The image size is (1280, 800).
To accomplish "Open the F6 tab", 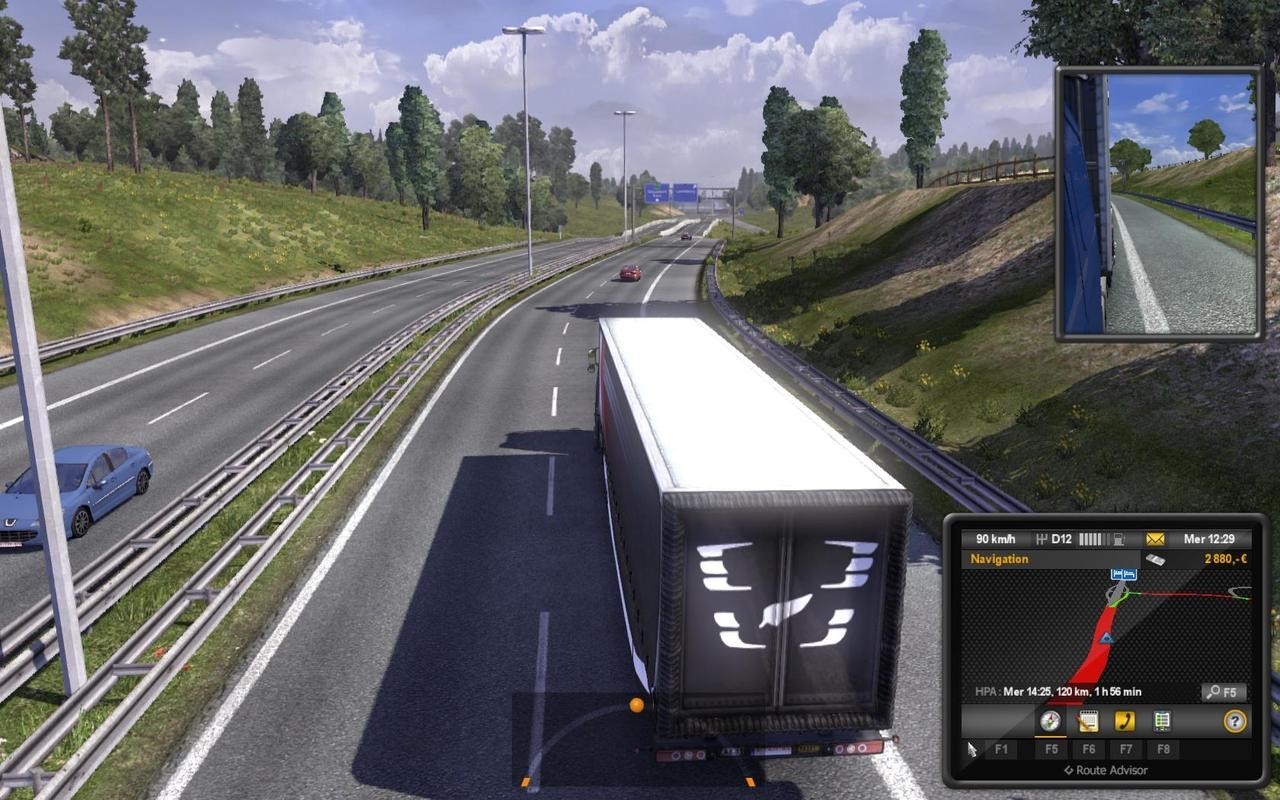I will coord(1089,749).
